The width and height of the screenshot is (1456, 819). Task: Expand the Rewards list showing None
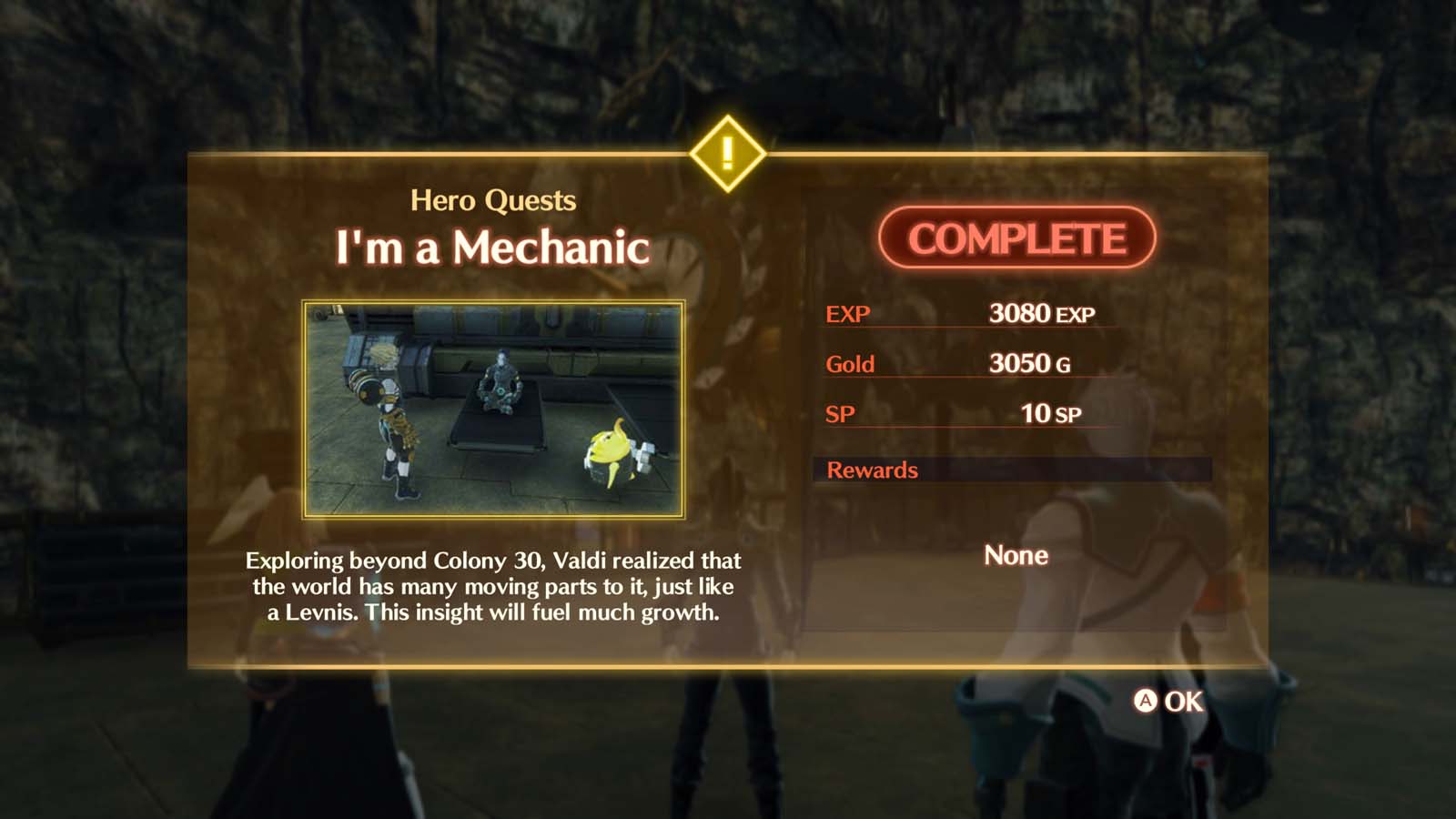click(x=1015, y=555)
